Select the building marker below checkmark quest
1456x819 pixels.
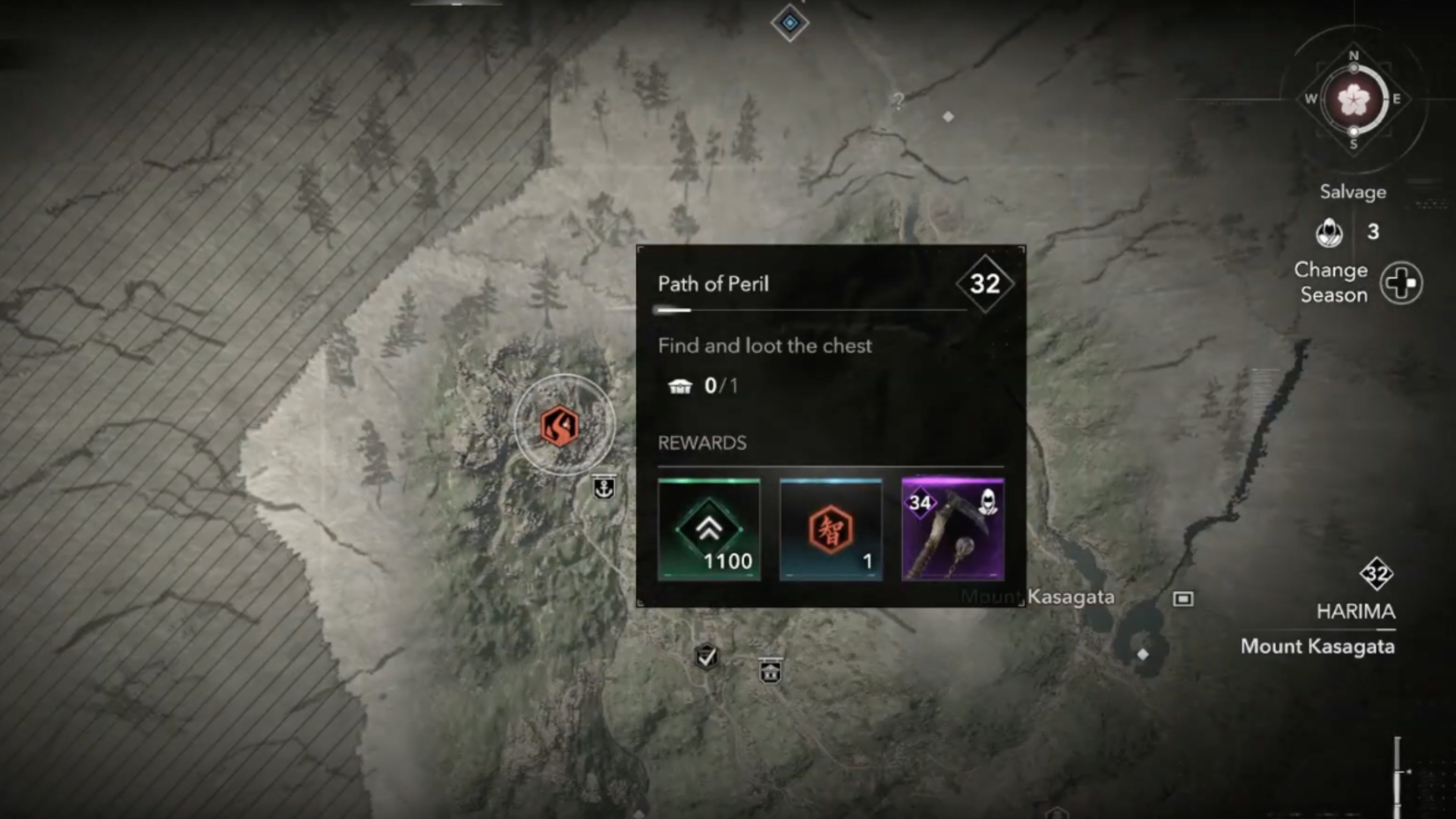coord(770,671)
